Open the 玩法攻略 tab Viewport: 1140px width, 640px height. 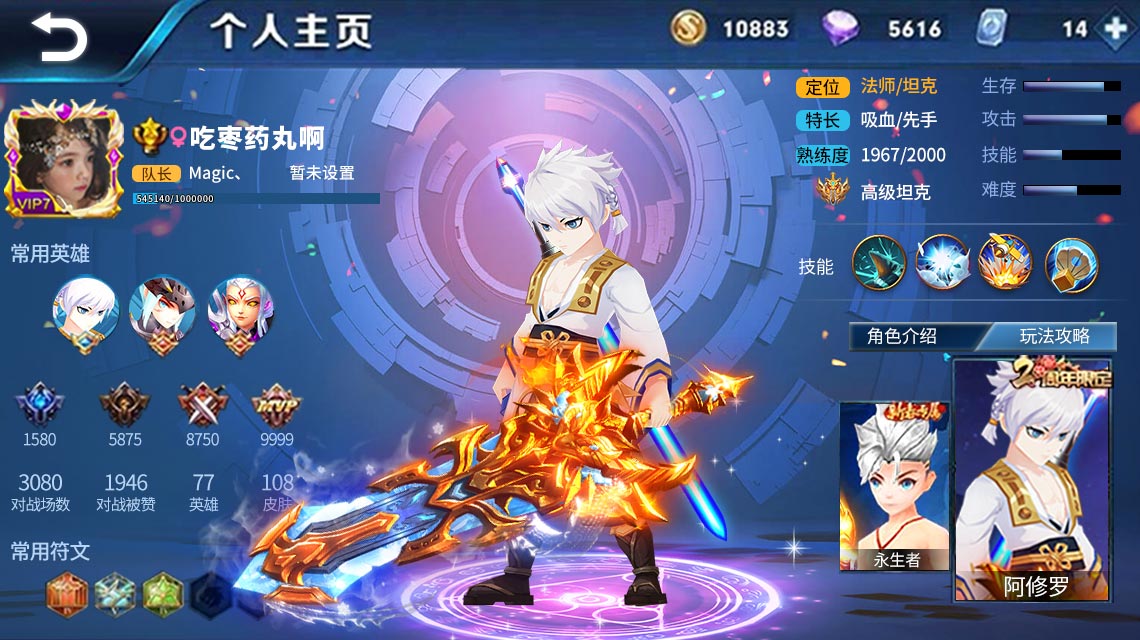[x=1054, y=336]
